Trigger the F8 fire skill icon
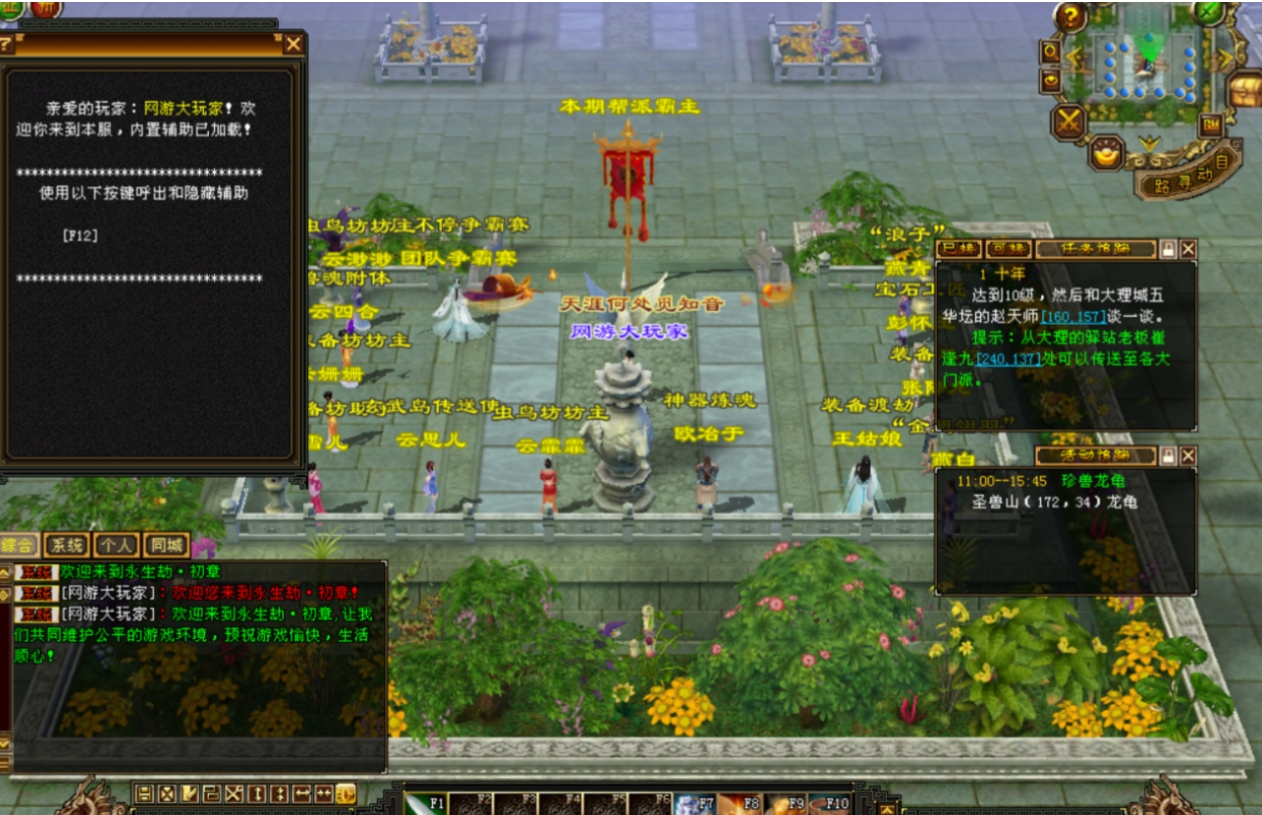 739,803
